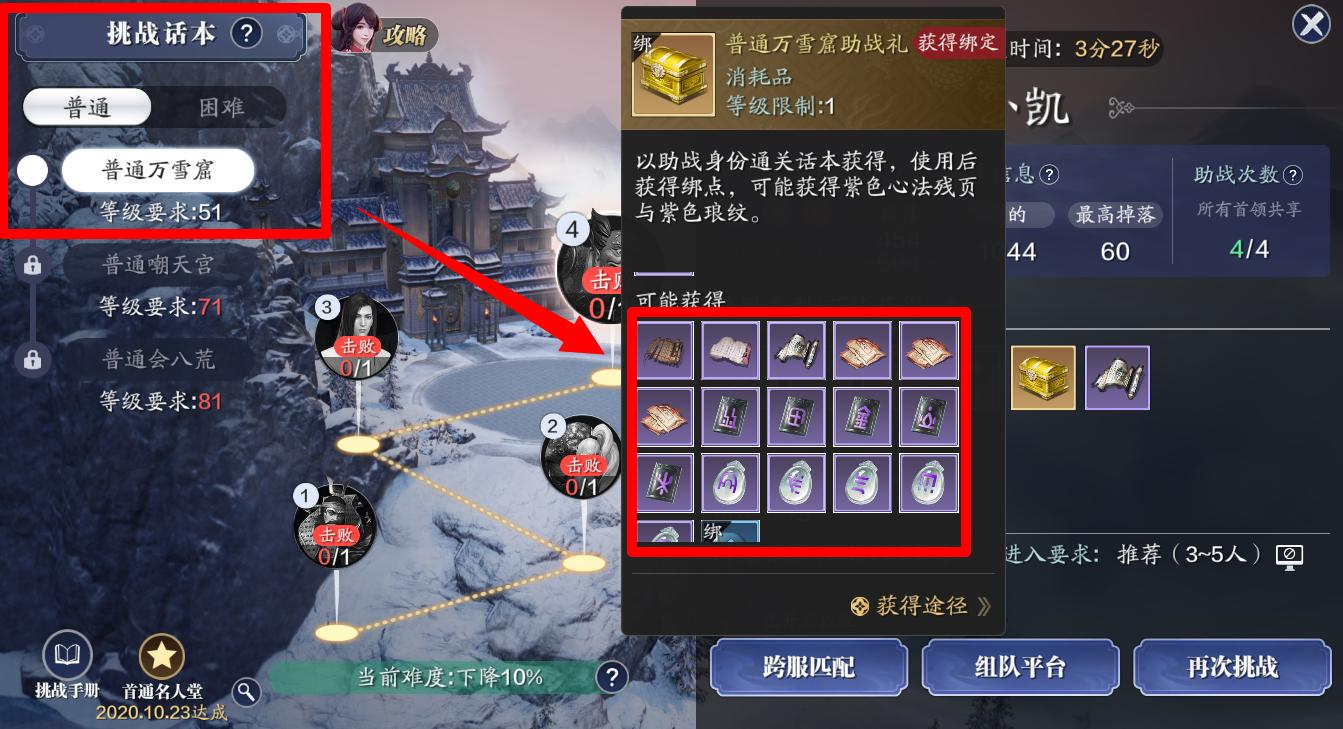The height and width of the screenshot is (729, 1343).
Task: Click the 再次挑战 challenge again button
Action: [1231, 667]
